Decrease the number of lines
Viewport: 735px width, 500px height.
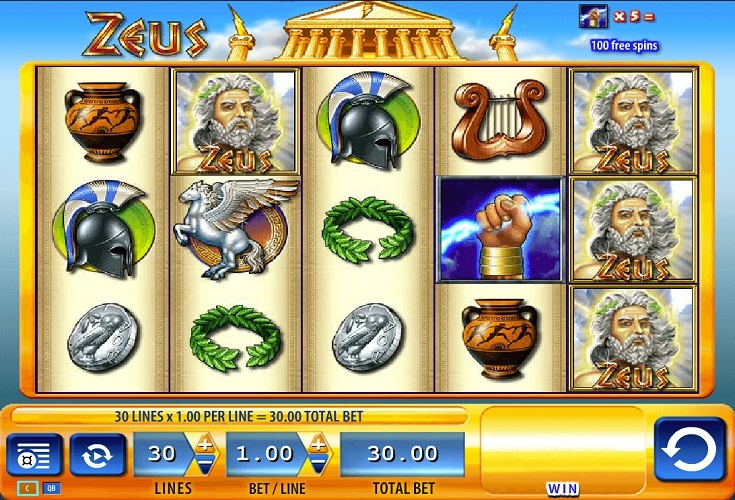click(x=205, y=466)
